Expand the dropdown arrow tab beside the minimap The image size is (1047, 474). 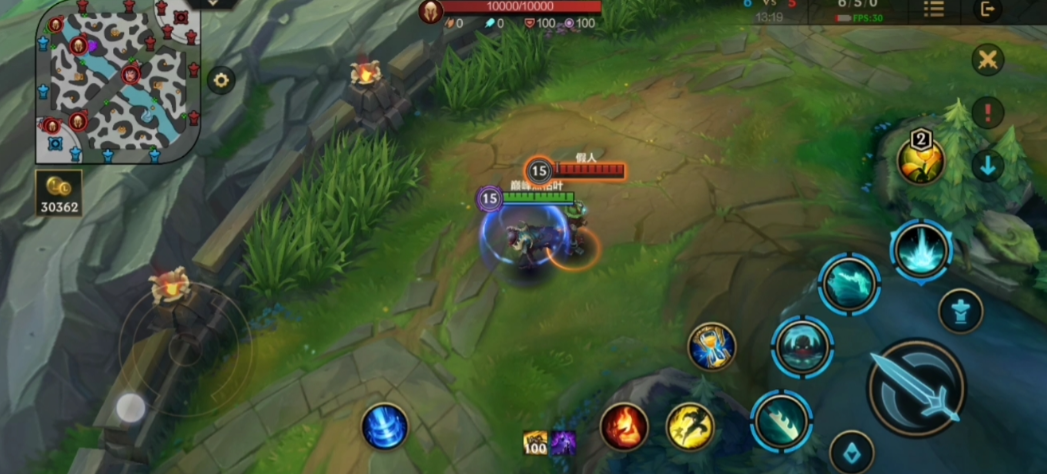point(212,4)
